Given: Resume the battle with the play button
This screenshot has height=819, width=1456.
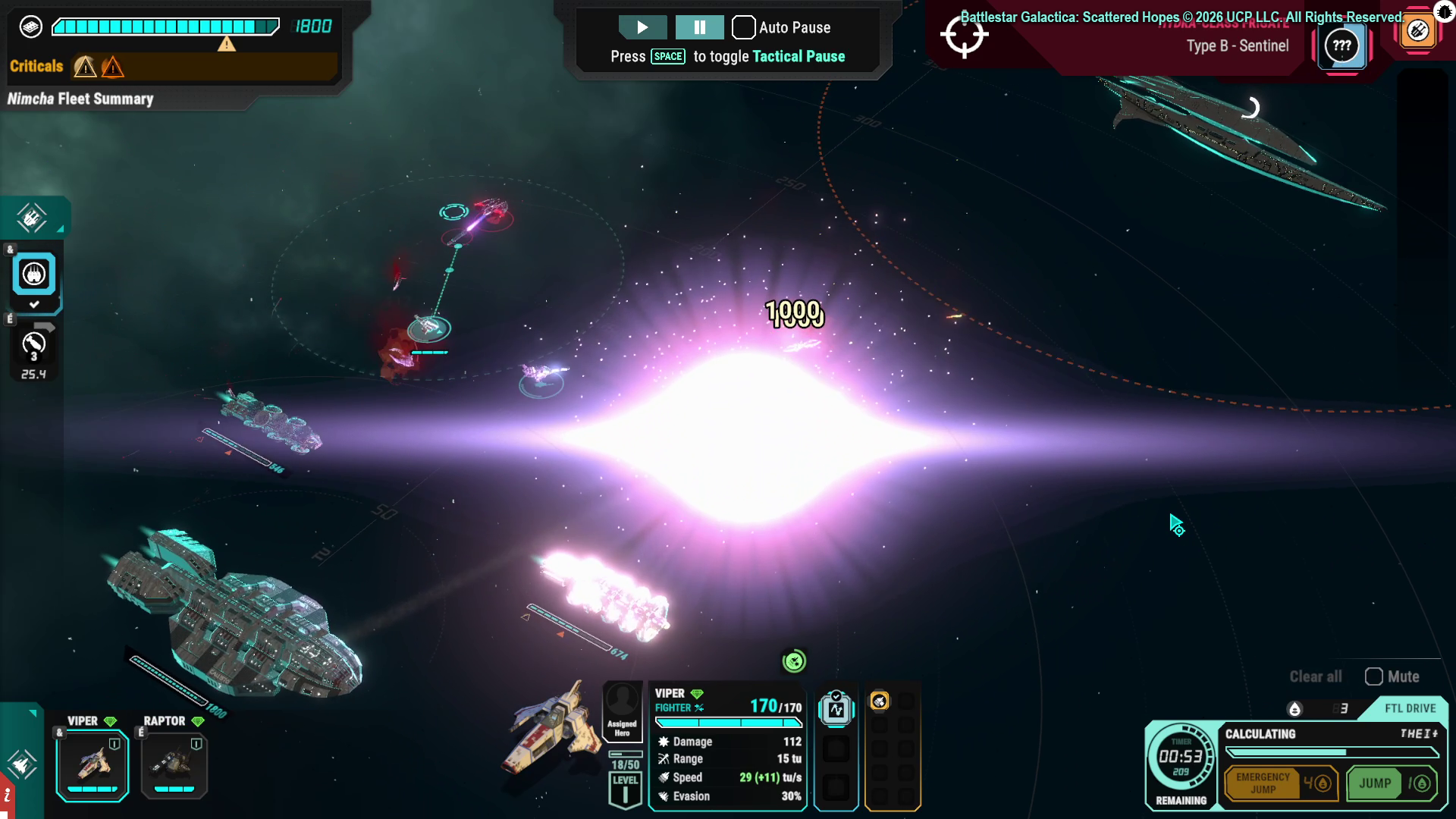Looking at the screenshot, I should [642, 27].
